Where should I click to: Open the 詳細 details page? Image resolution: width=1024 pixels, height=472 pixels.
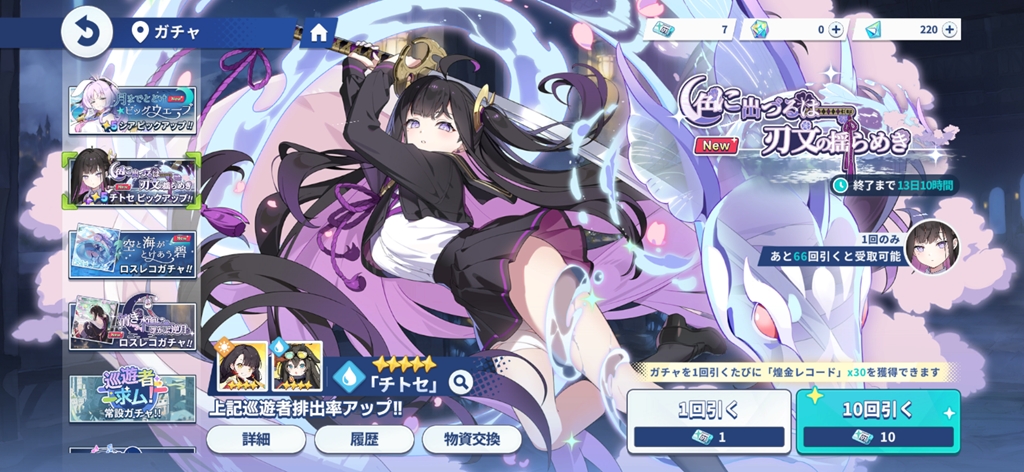tap(255, 439)
